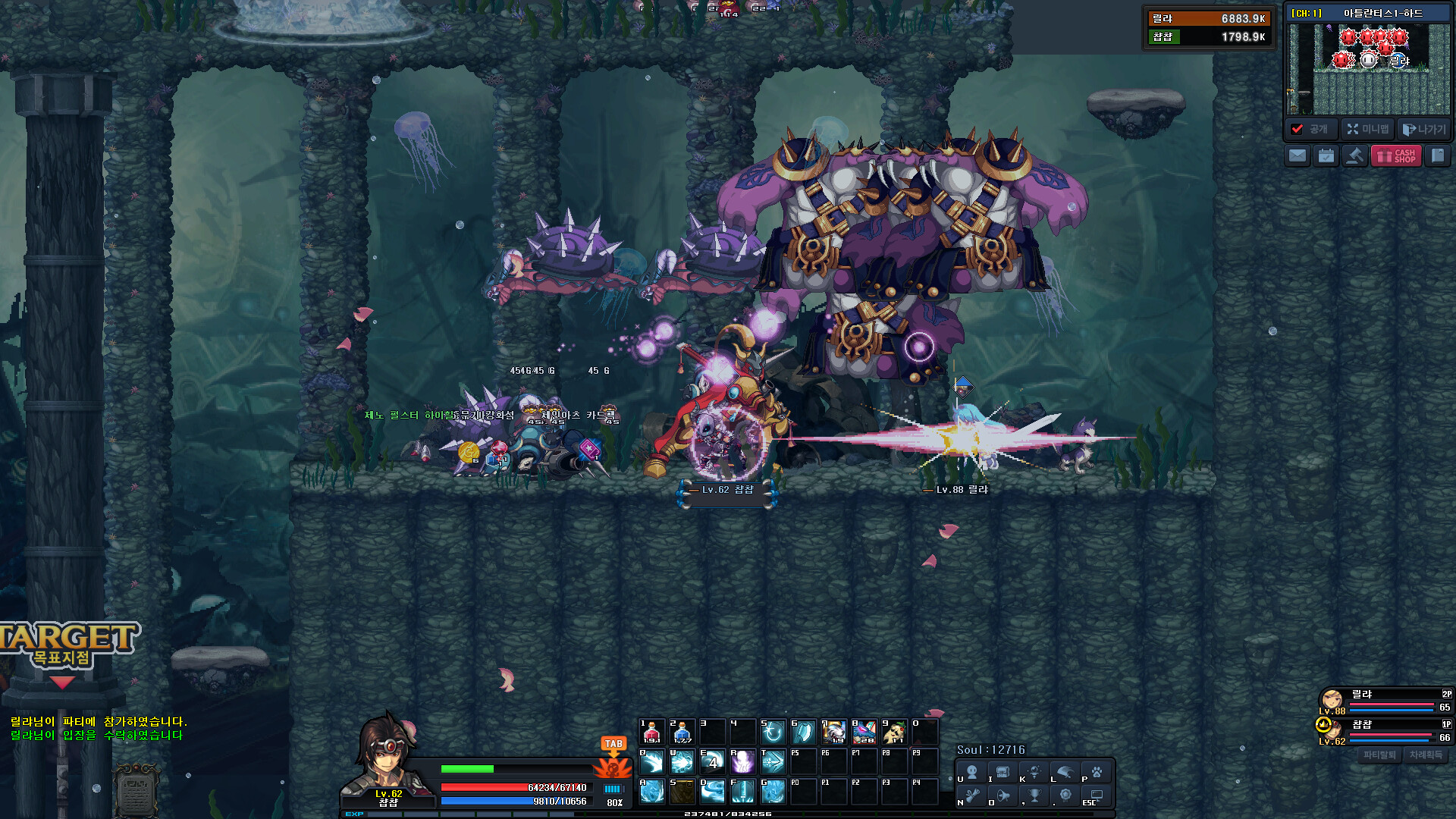Expand the trophy achievements panel
Image resolution: width=1456 pixels, height=819 pixels.
point(1034,796)
